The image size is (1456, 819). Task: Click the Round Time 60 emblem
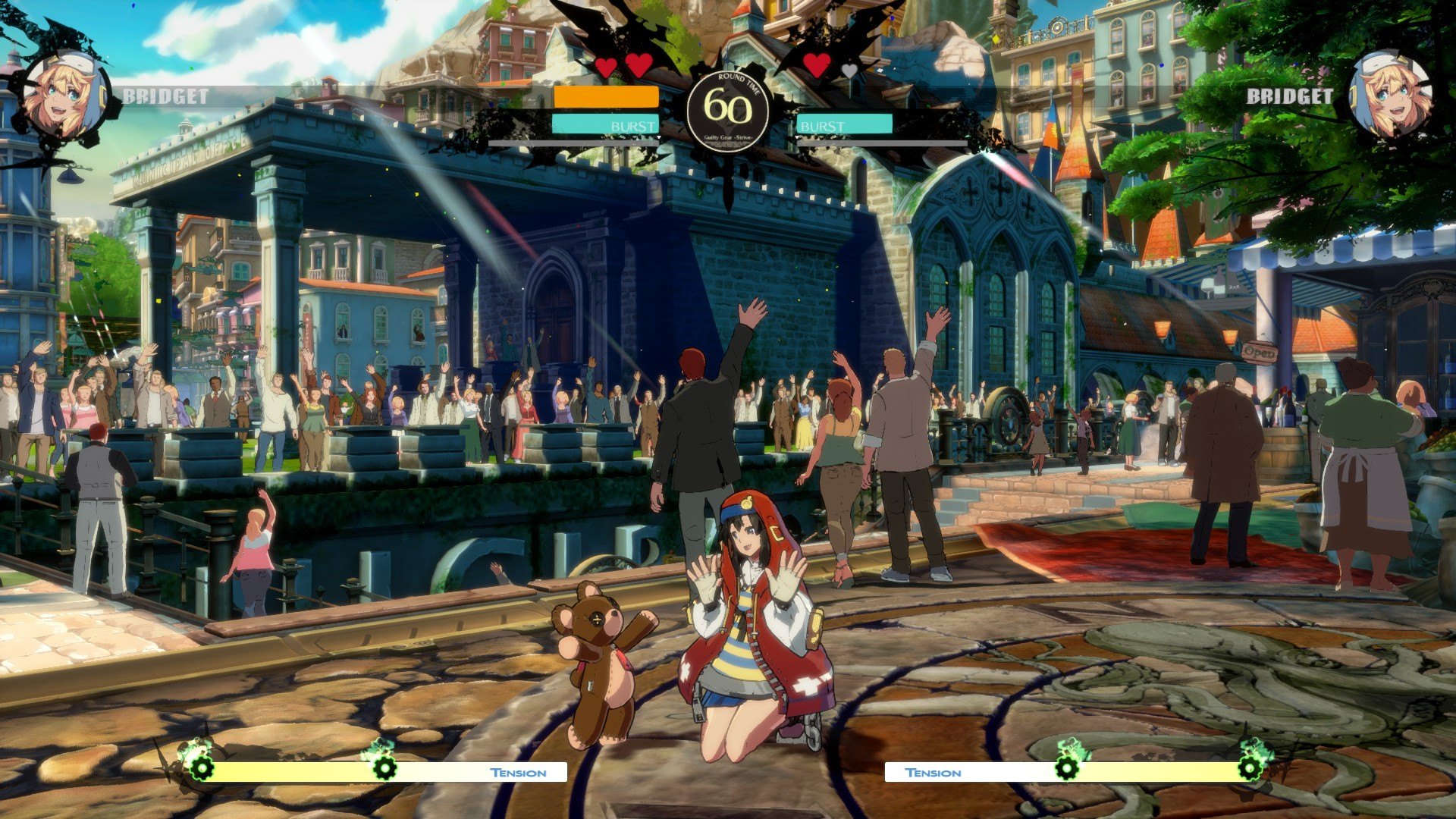(x=729, y=106)
